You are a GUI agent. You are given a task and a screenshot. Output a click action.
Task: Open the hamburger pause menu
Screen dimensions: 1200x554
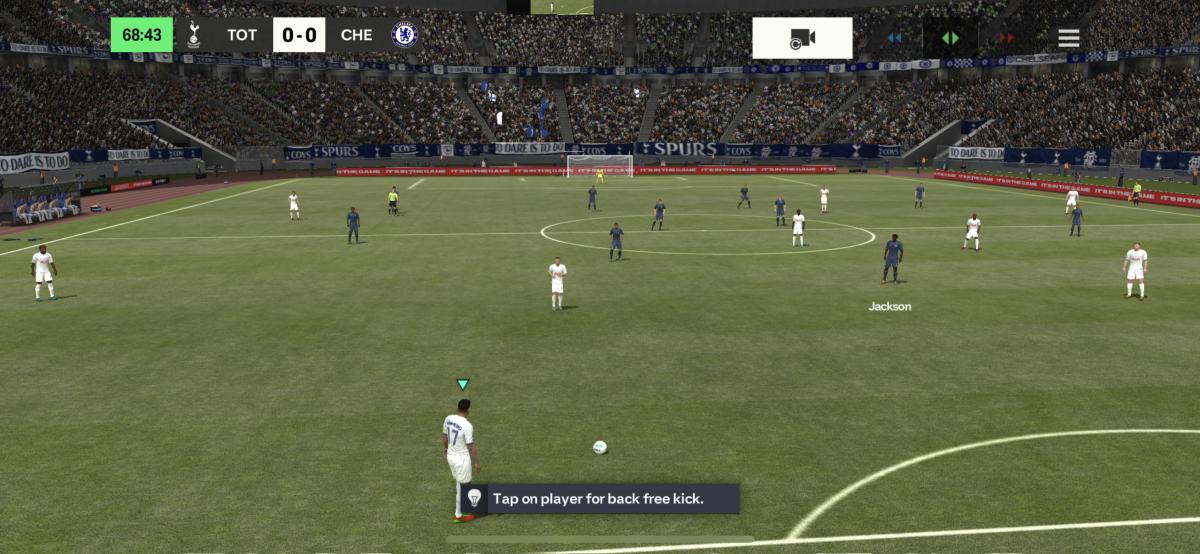[1069, 38]
